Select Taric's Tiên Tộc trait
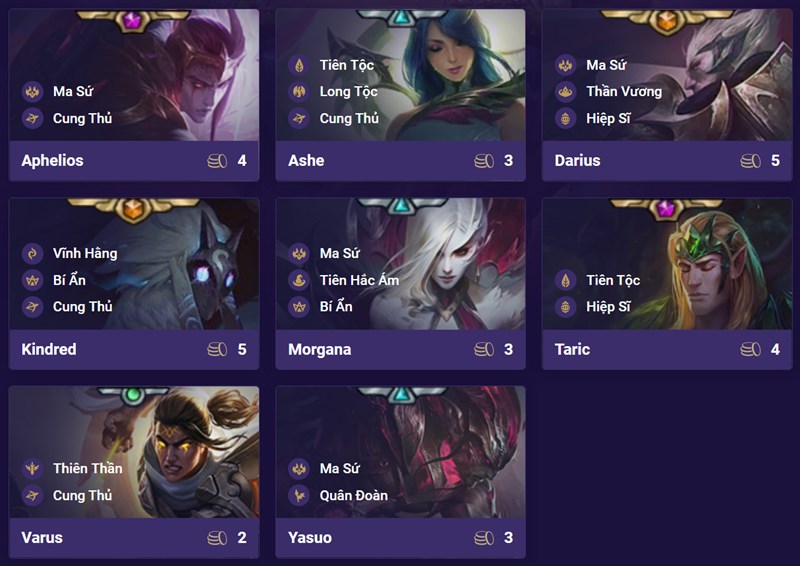Screen dimensions: 800x566 [612, 280]
